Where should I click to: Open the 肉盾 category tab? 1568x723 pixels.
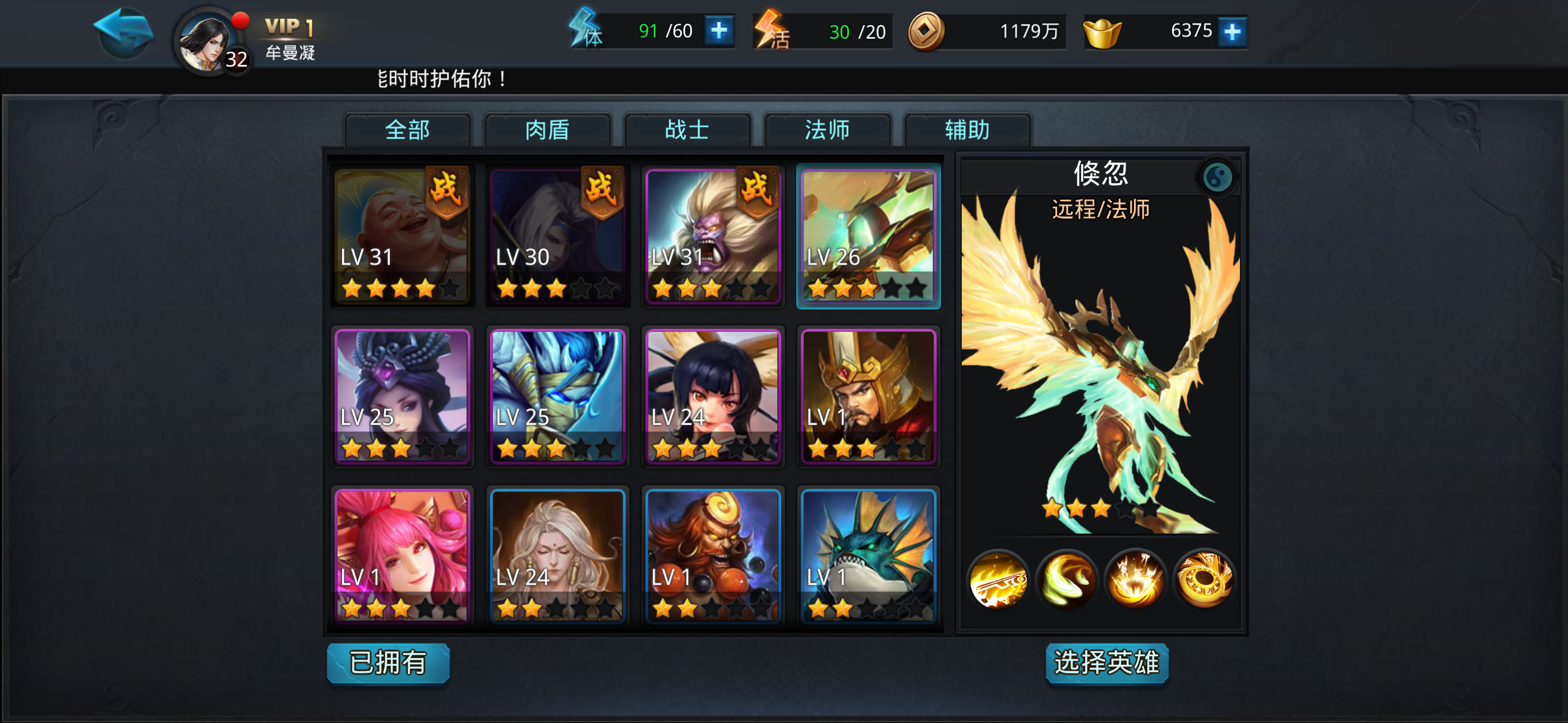pos(547,130)
